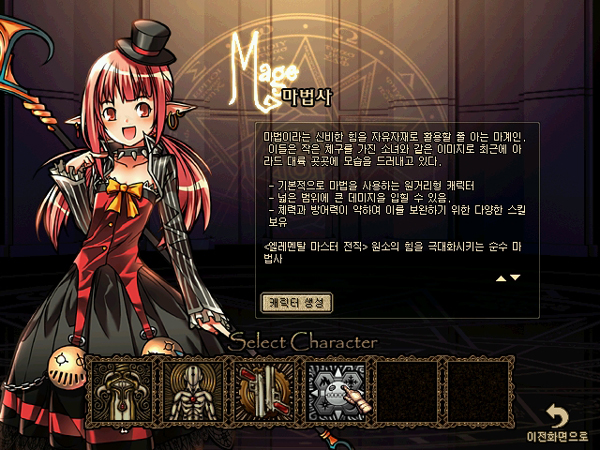Click the 캐릭터 생성 create character button
Viewport: 600px width, 450px height.
pyautogui.click(x=296, y=301)
